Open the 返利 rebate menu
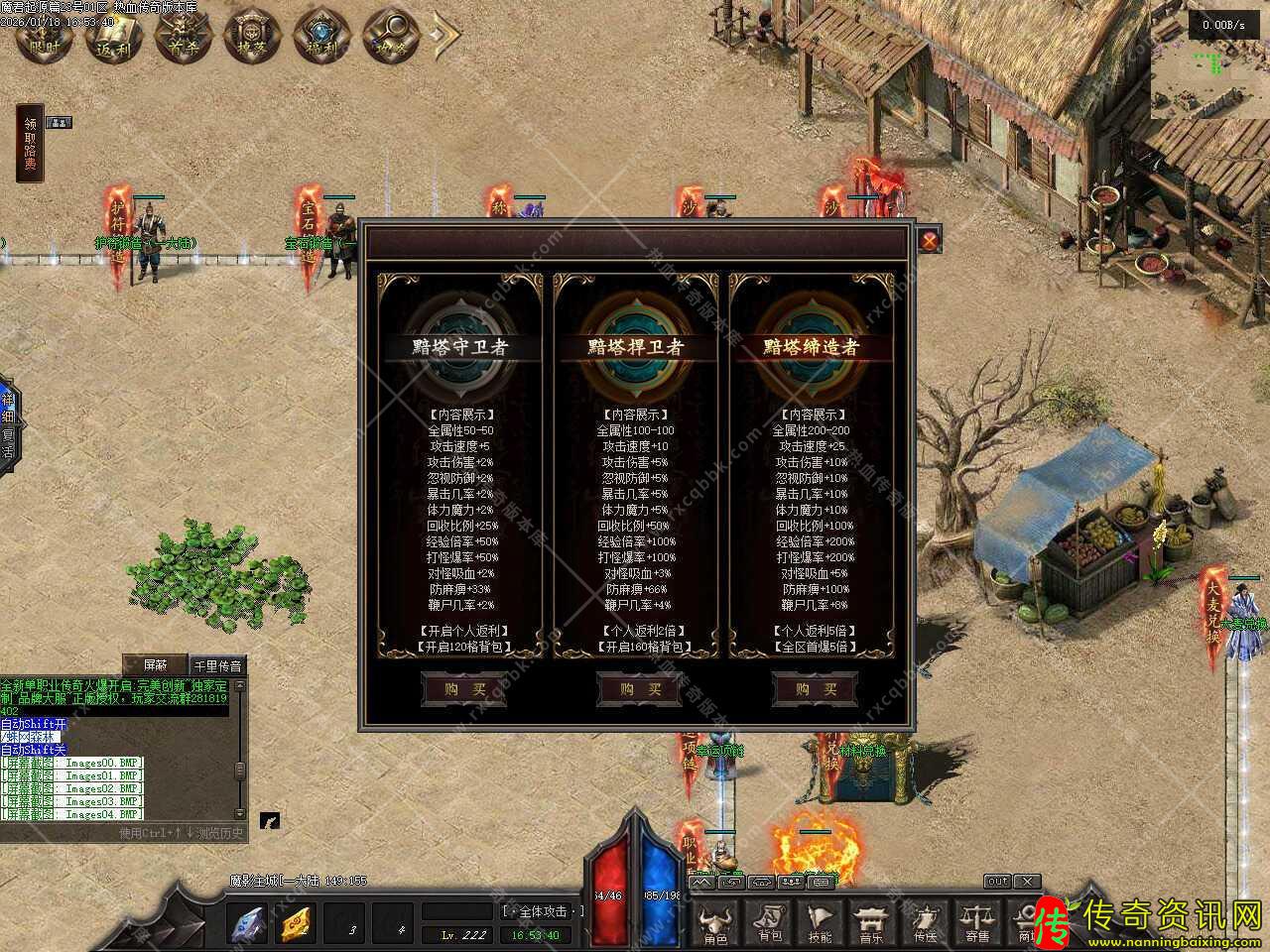This screenshot has width=1270, height=952. point(111,38)
